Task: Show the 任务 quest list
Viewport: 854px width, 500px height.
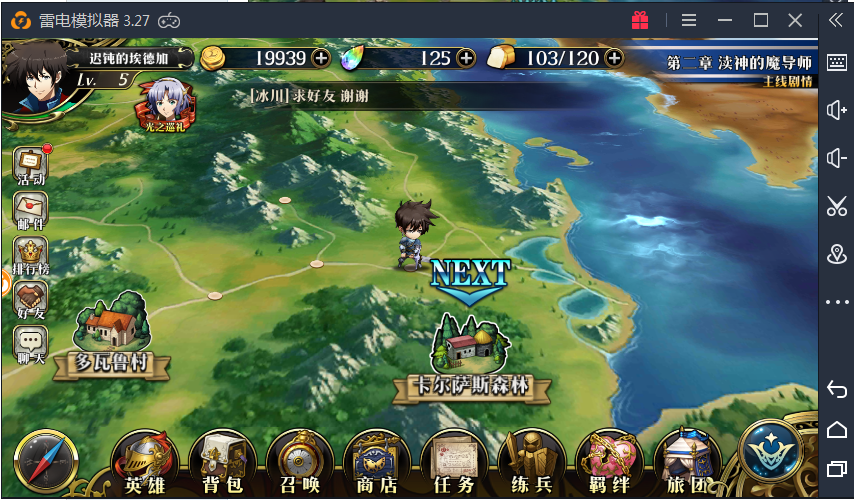Action: click(x=453, y=462)
